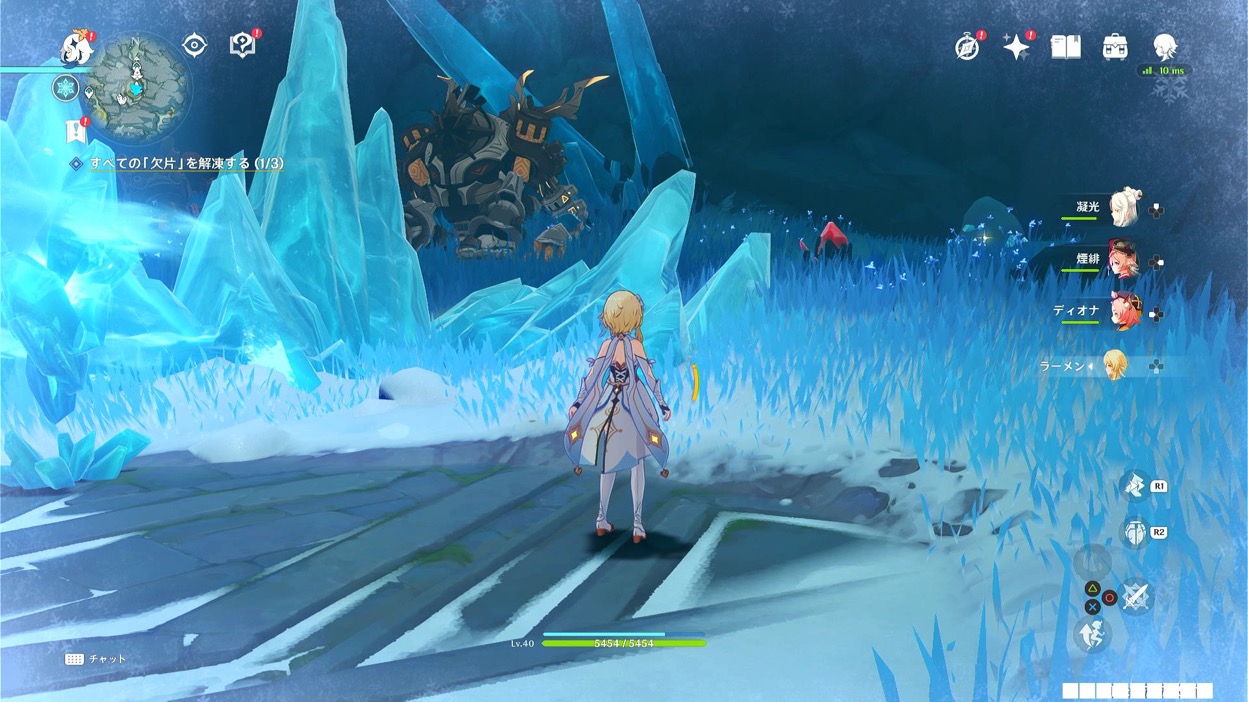
Task: Open the tutorial book with question mark
Action: pyautogui.click(x=242, y=45)
